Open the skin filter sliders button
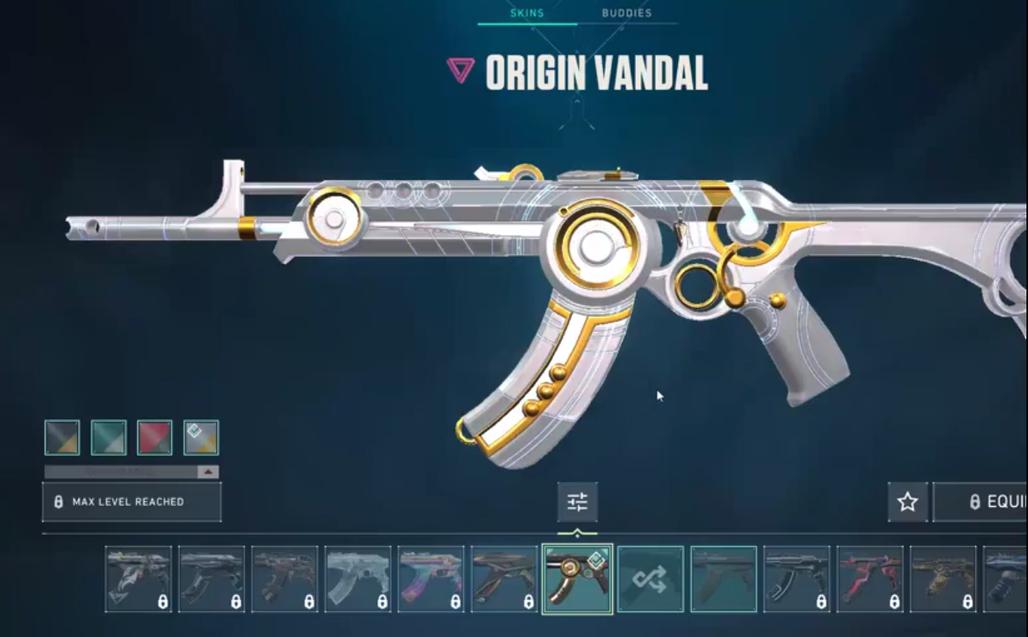 click(x=578, y=502)
